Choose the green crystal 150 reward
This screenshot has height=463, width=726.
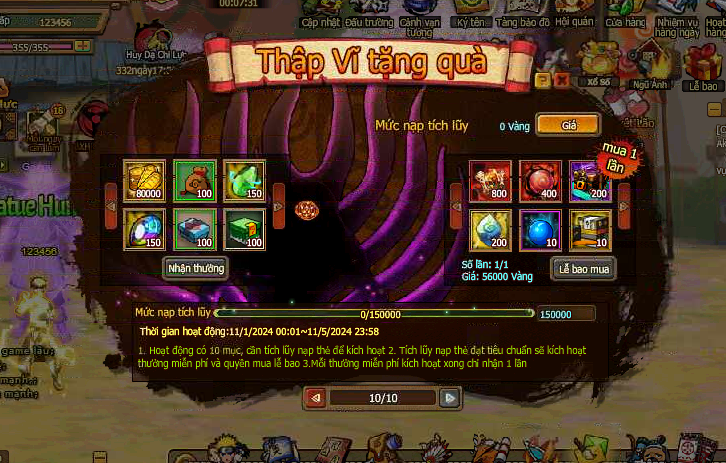(244, 180)
